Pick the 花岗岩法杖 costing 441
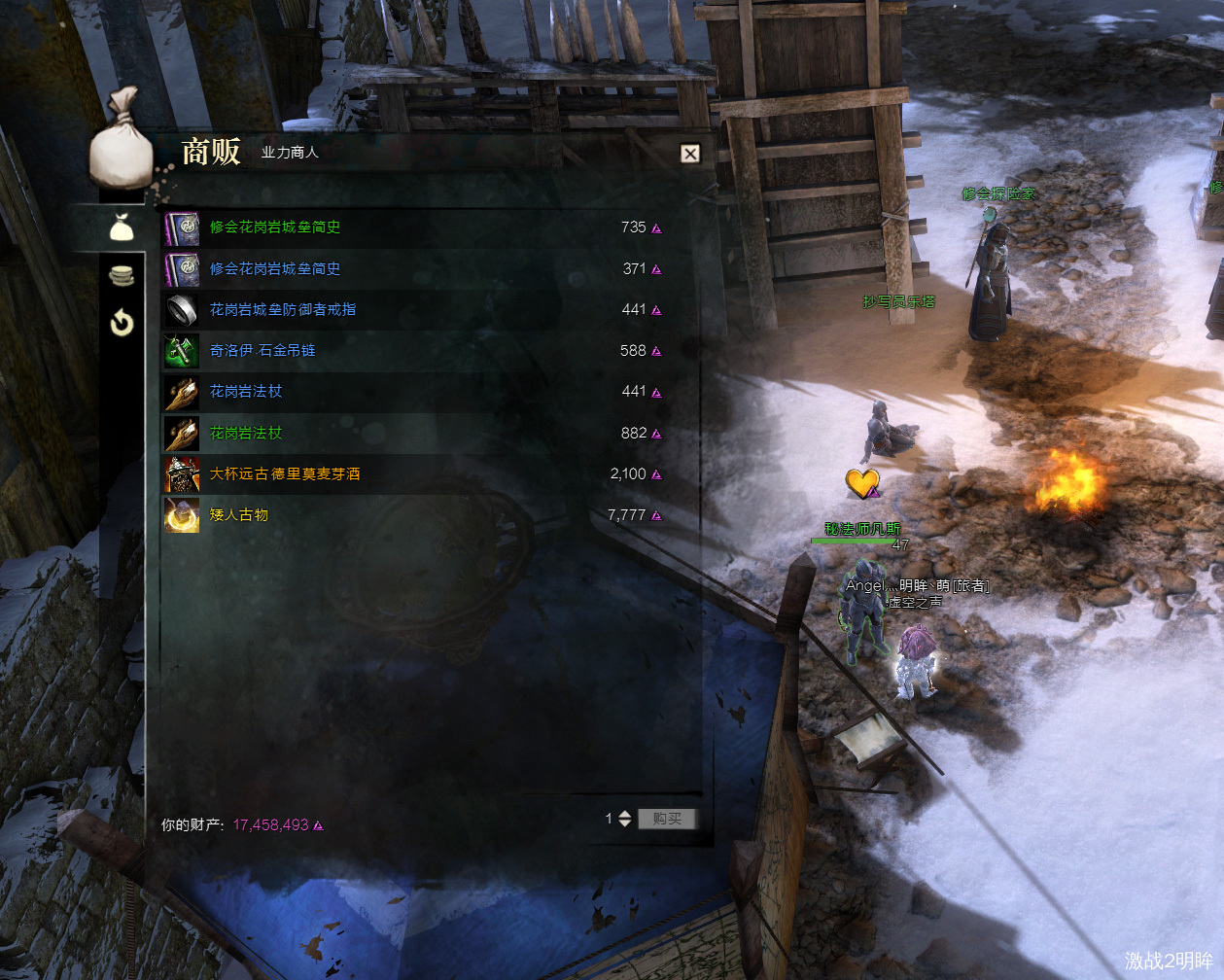The image size is (1224, 980). 246,391
